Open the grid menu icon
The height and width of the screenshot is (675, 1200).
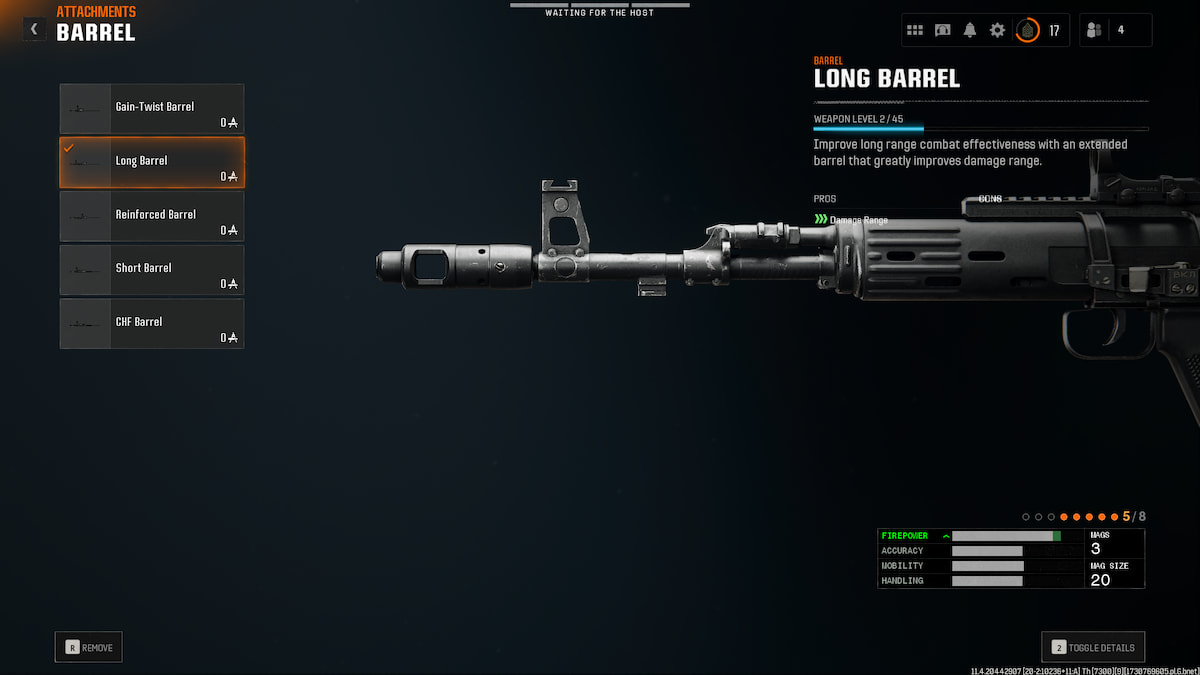915,30
